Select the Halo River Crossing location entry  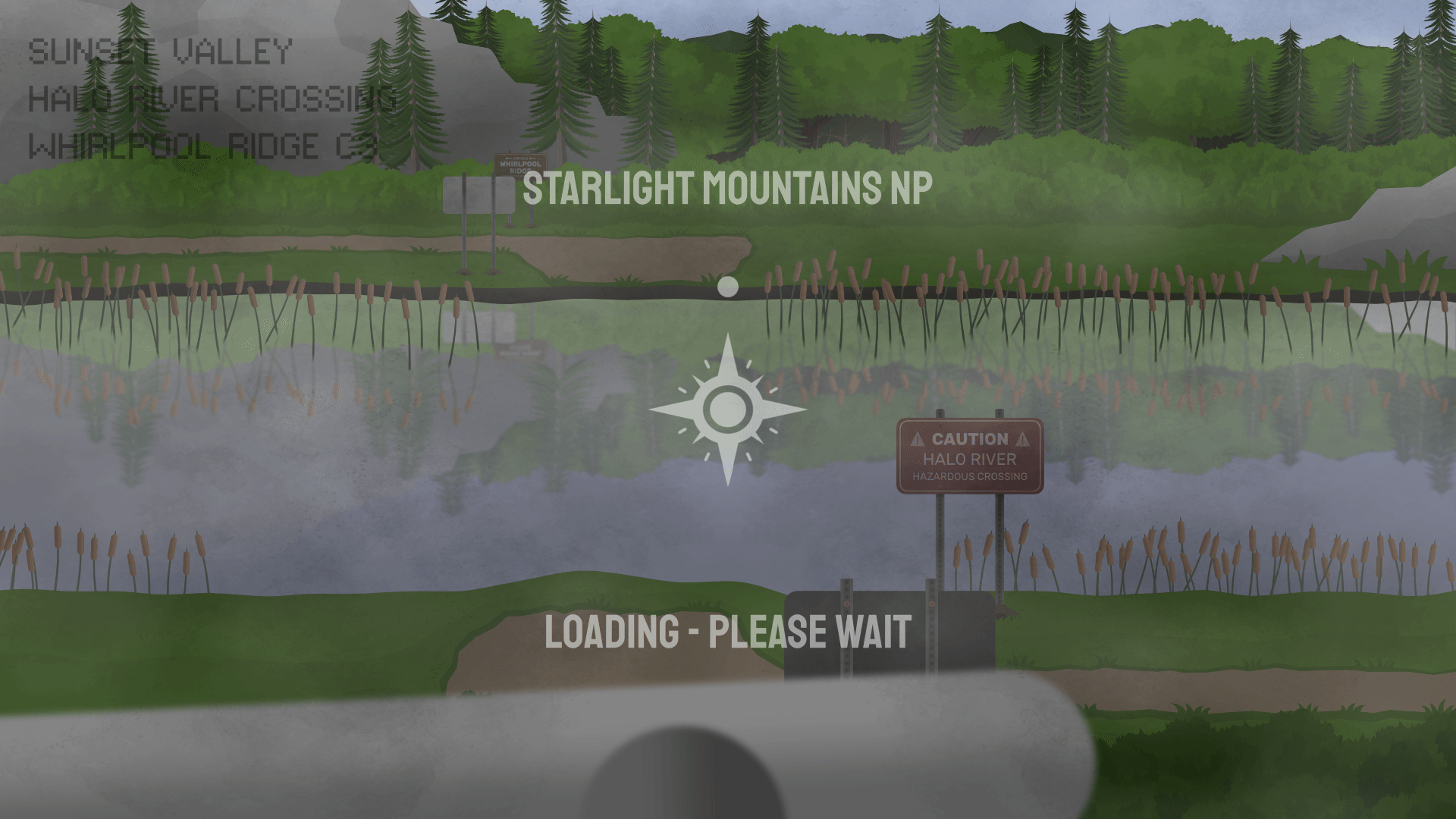[214, 96]
